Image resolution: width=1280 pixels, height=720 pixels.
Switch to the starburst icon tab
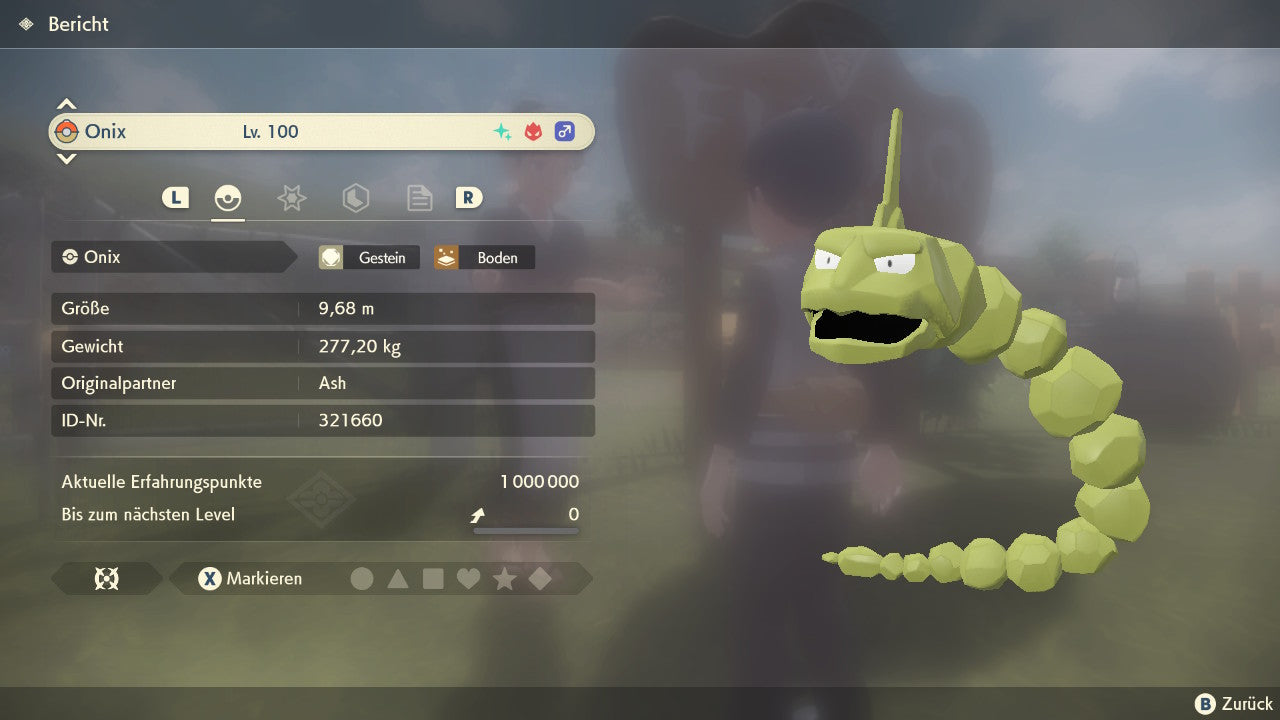click(x=291, y=198)
